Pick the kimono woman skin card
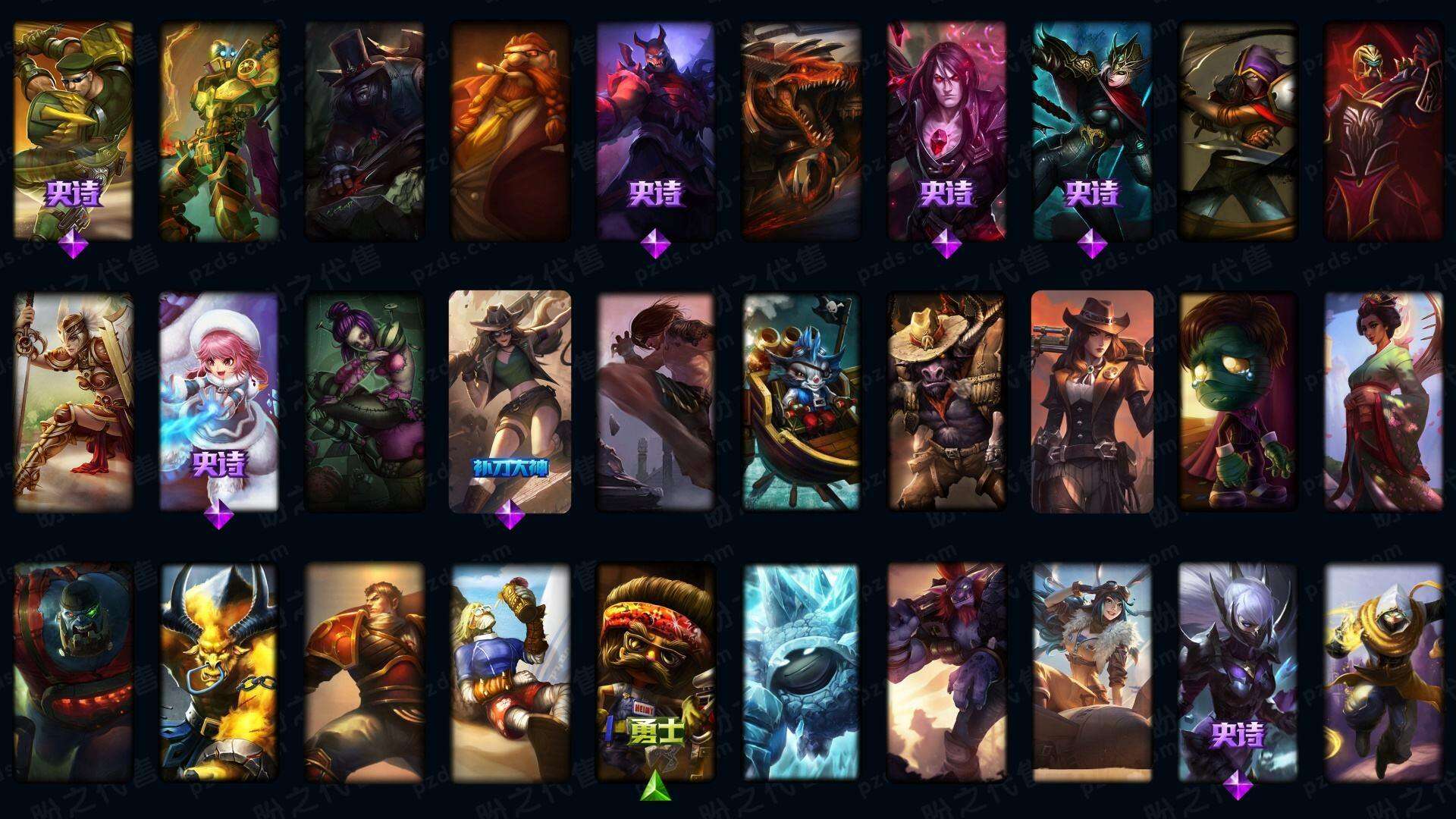 click(1383, 402)
